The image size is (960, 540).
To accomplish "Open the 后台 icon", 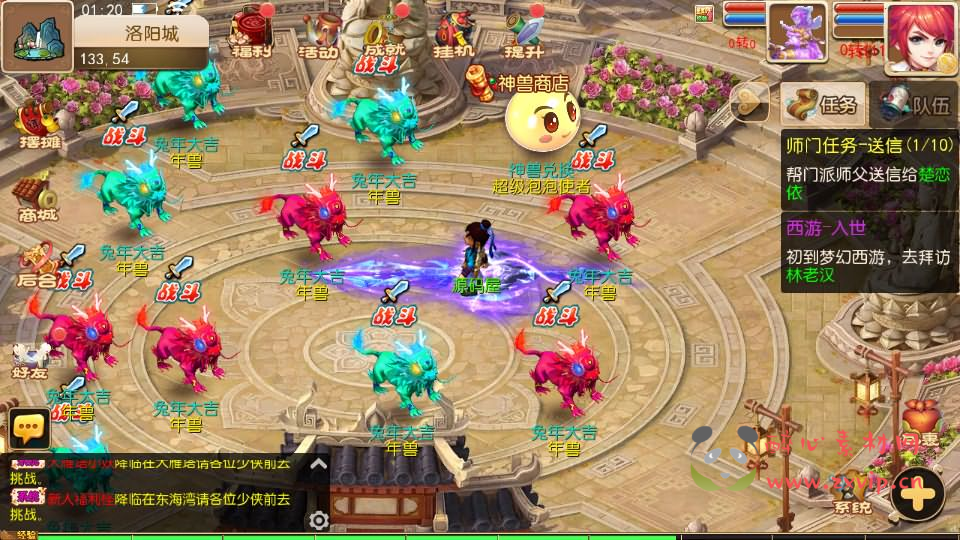I will point(38,264).
